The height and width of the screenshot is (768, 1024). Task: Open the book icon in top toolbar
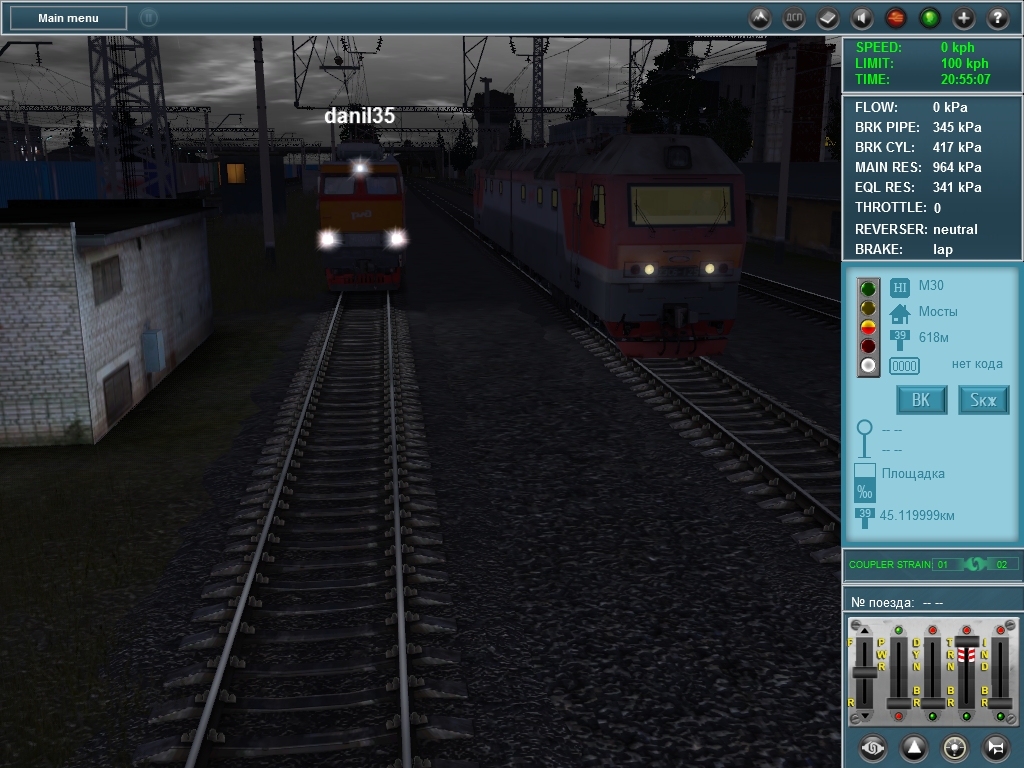pyautogui.click(x=828, y=18)
